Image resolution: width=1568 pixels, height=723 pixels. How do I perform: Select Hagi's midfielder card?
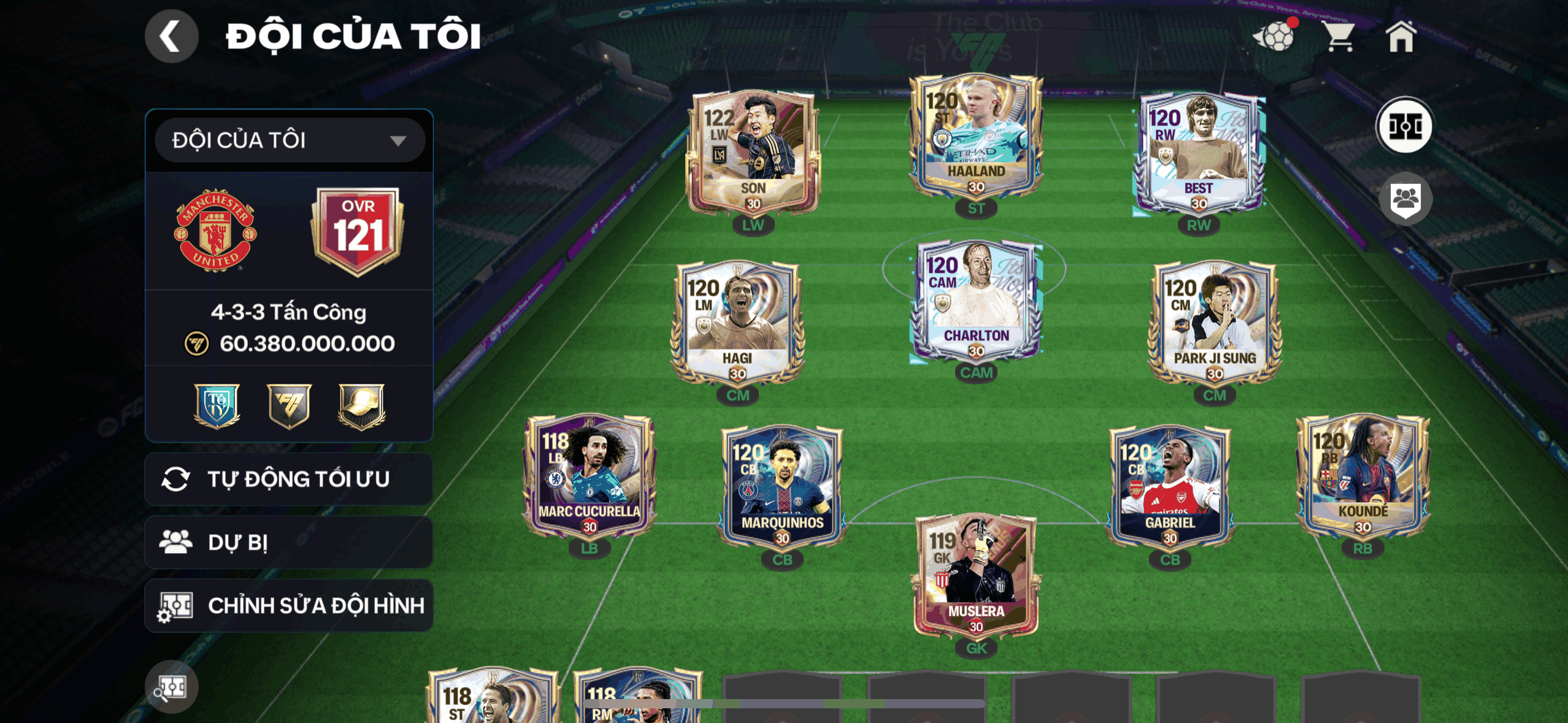click(x=737, y=324)
